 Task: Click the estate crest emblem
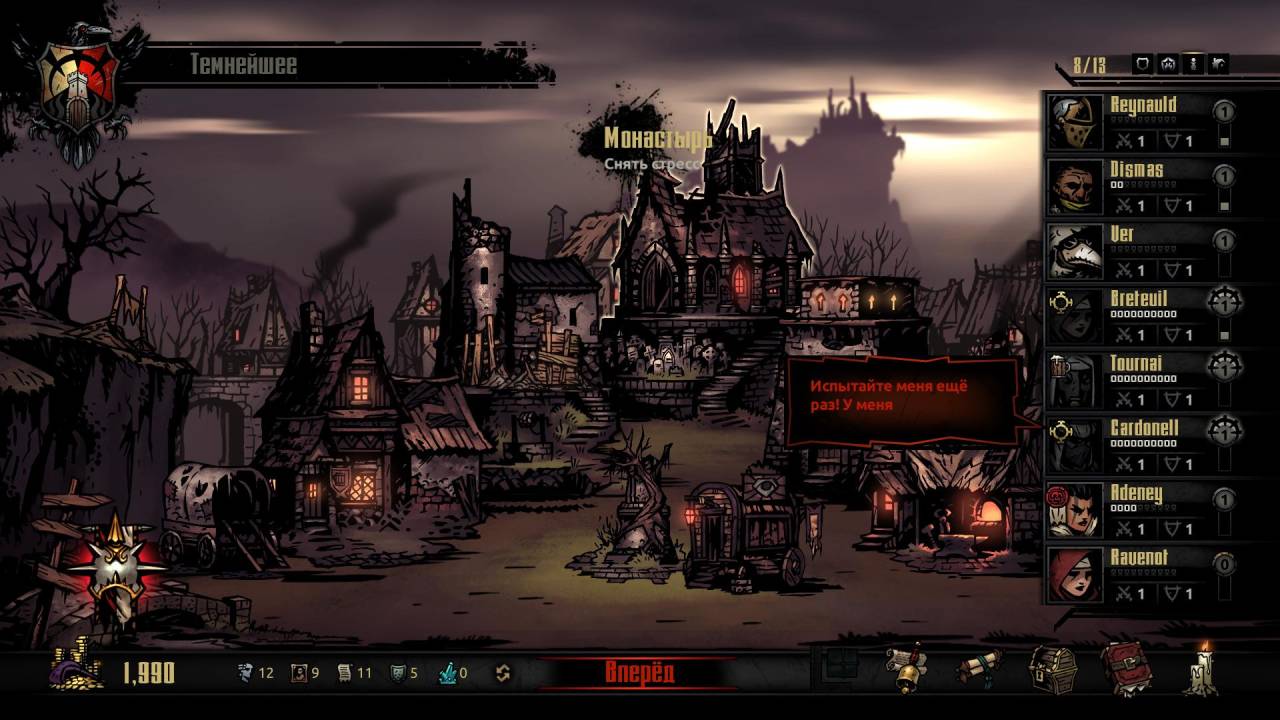click(78, 88)
